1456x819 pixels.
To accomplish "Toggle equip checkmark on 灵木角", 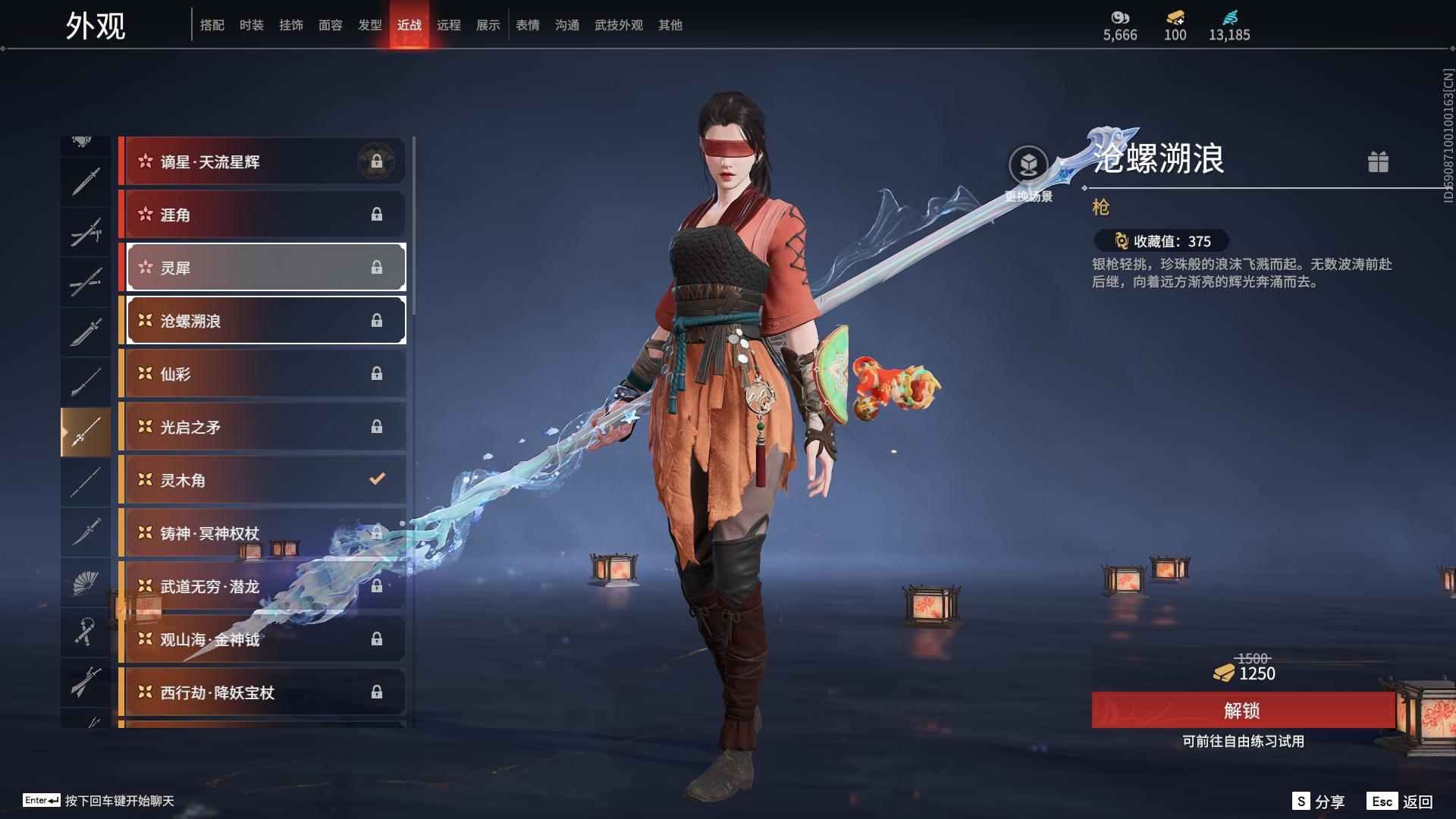I will (x=375, y=479).
